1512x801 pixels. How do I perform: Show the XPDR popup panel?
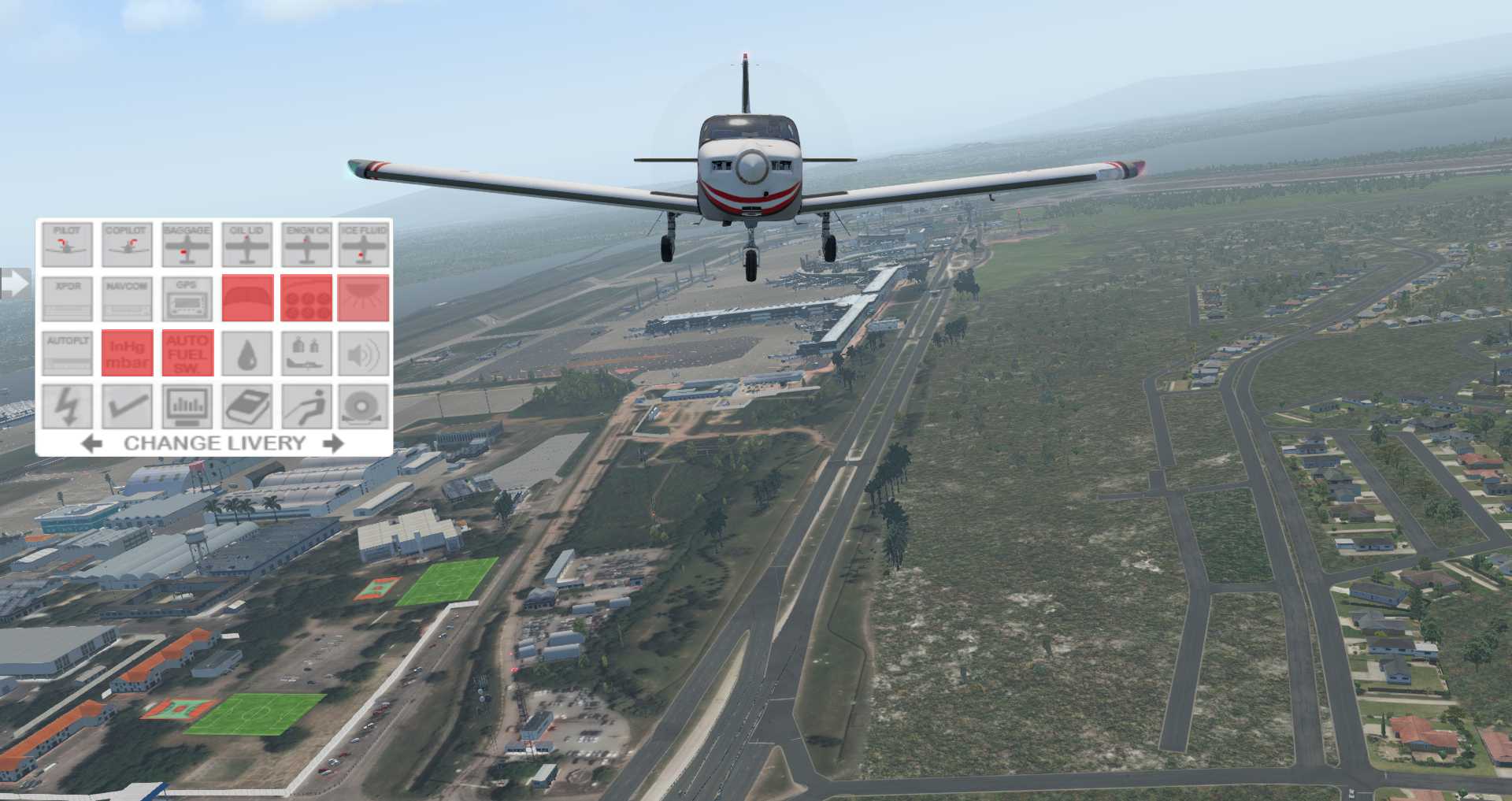click(x=67, y=299)
